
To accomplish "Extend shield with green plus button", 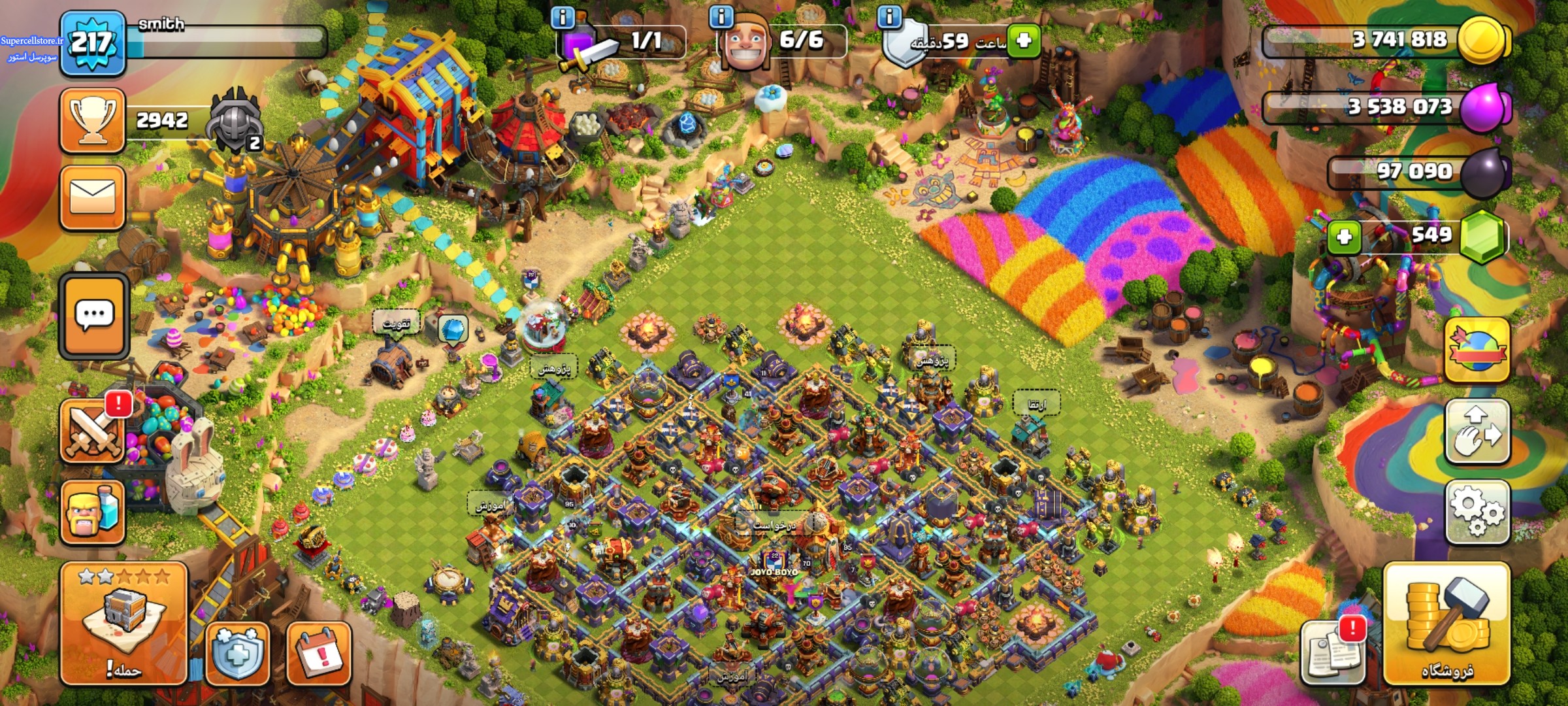I will (1023, 41).
